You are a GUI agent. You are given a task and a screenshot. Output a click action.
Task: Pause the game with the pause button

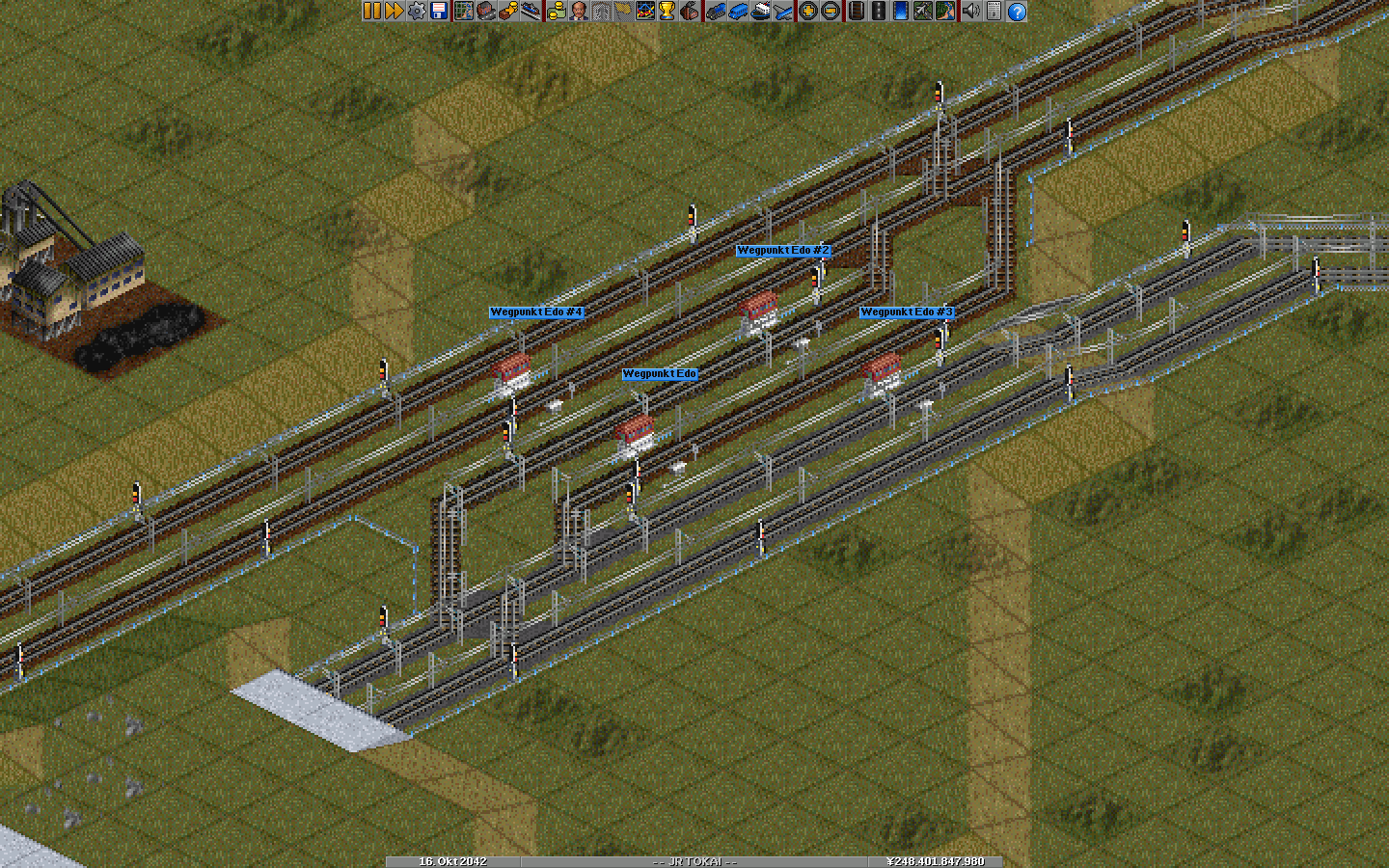point(372,11)
